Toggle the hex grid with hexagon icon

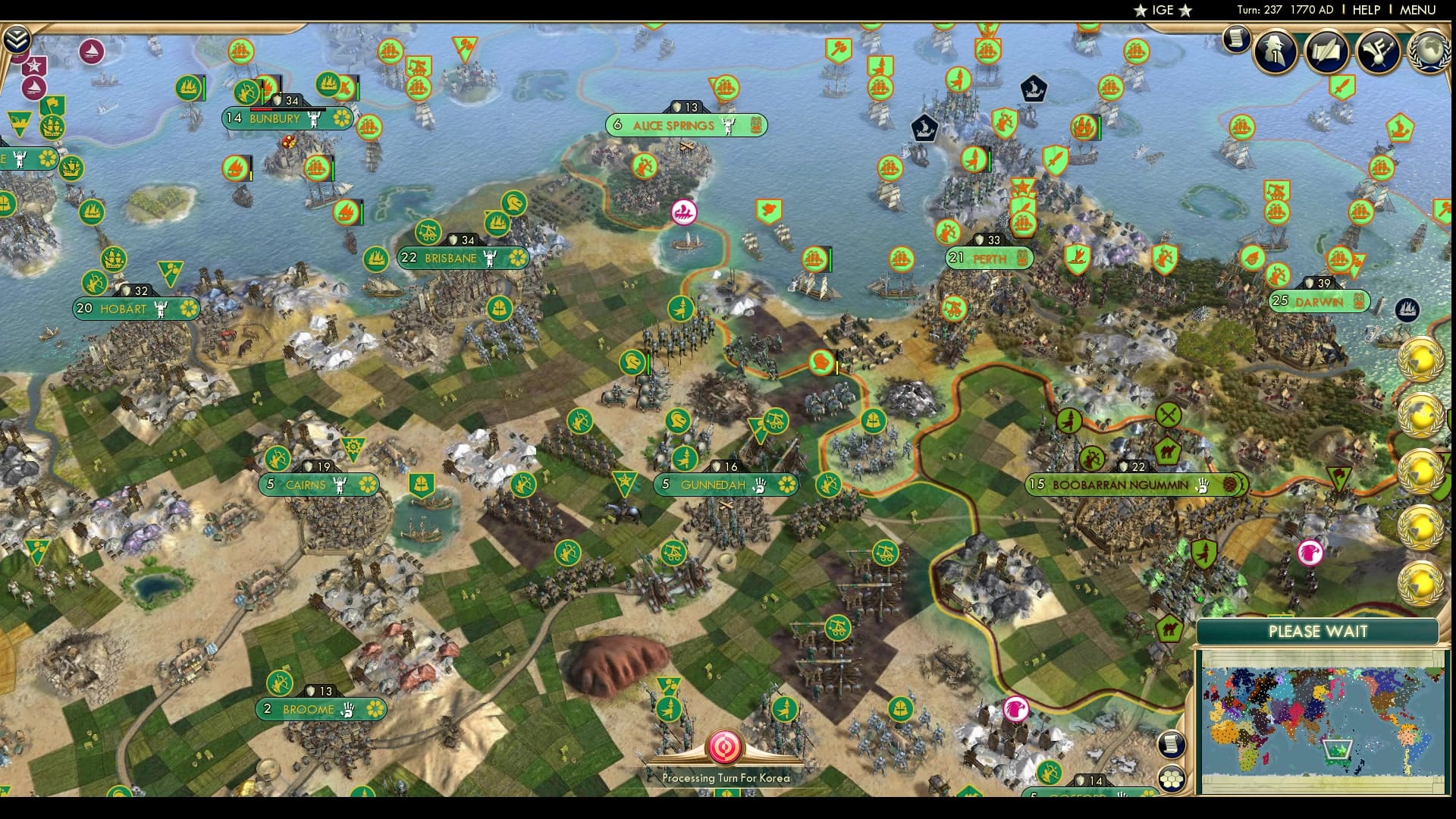pyautogui.click(x=1171, y=780)
